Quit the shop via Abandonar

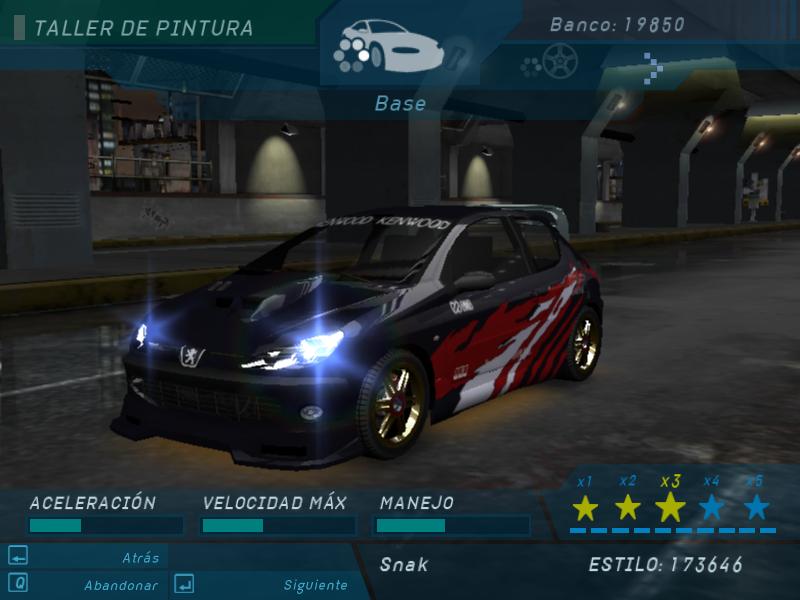point(120,585)
